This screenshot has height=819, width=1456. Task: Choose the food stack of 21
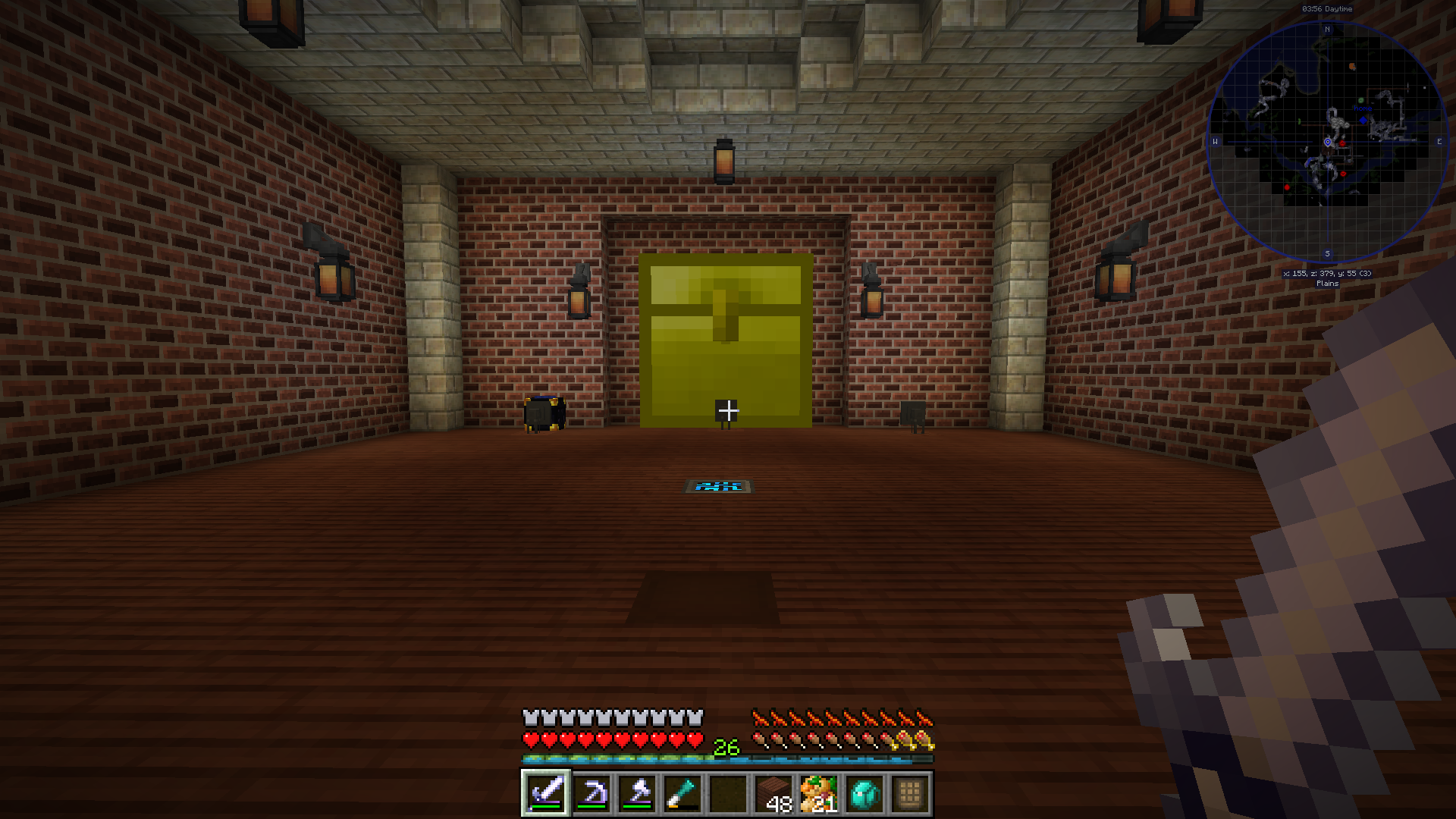click(819, 793)
